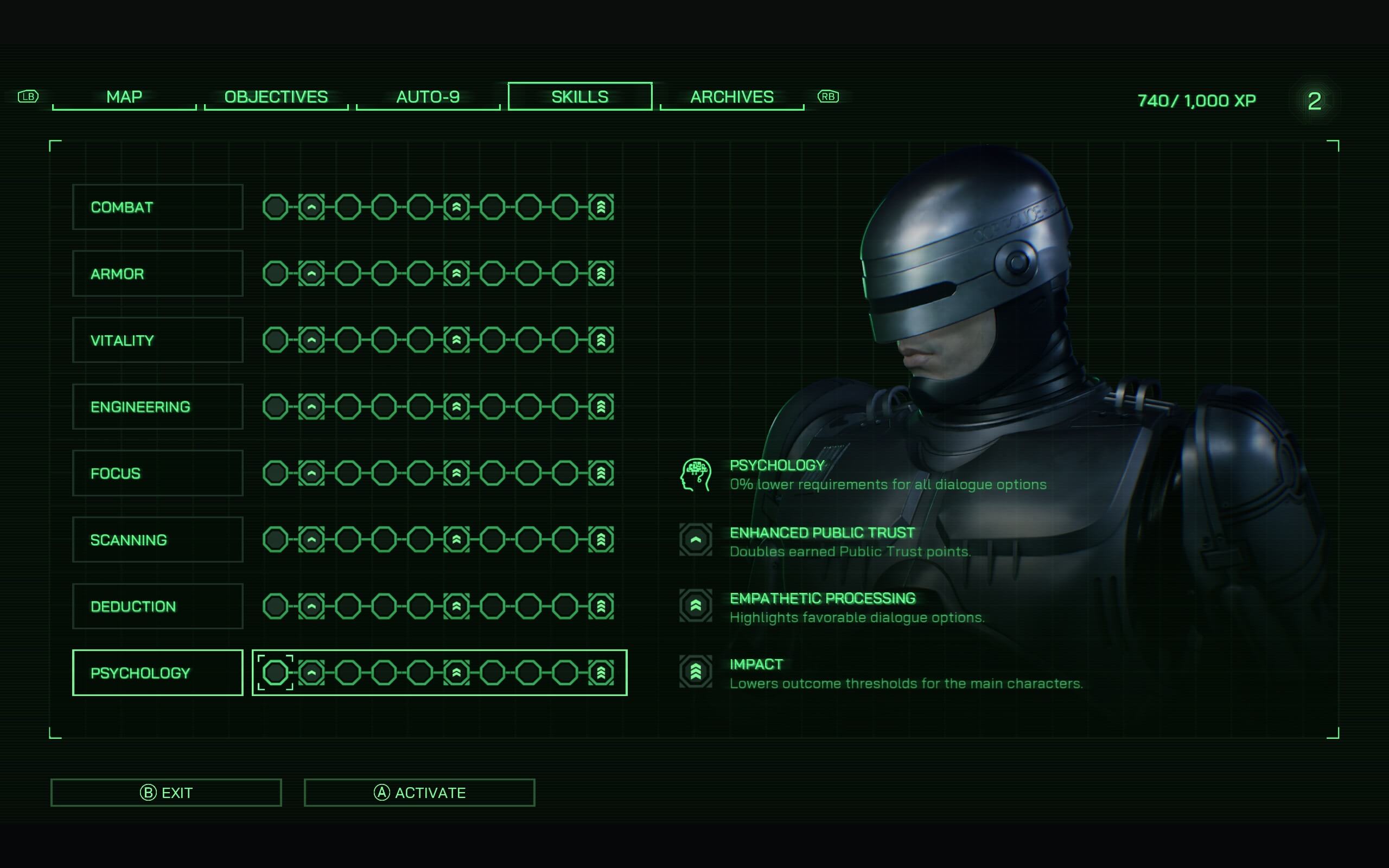Activate the first Combat skill node
The height and width of the screenshot is (868, 1389).
click(x=276, y=207)
